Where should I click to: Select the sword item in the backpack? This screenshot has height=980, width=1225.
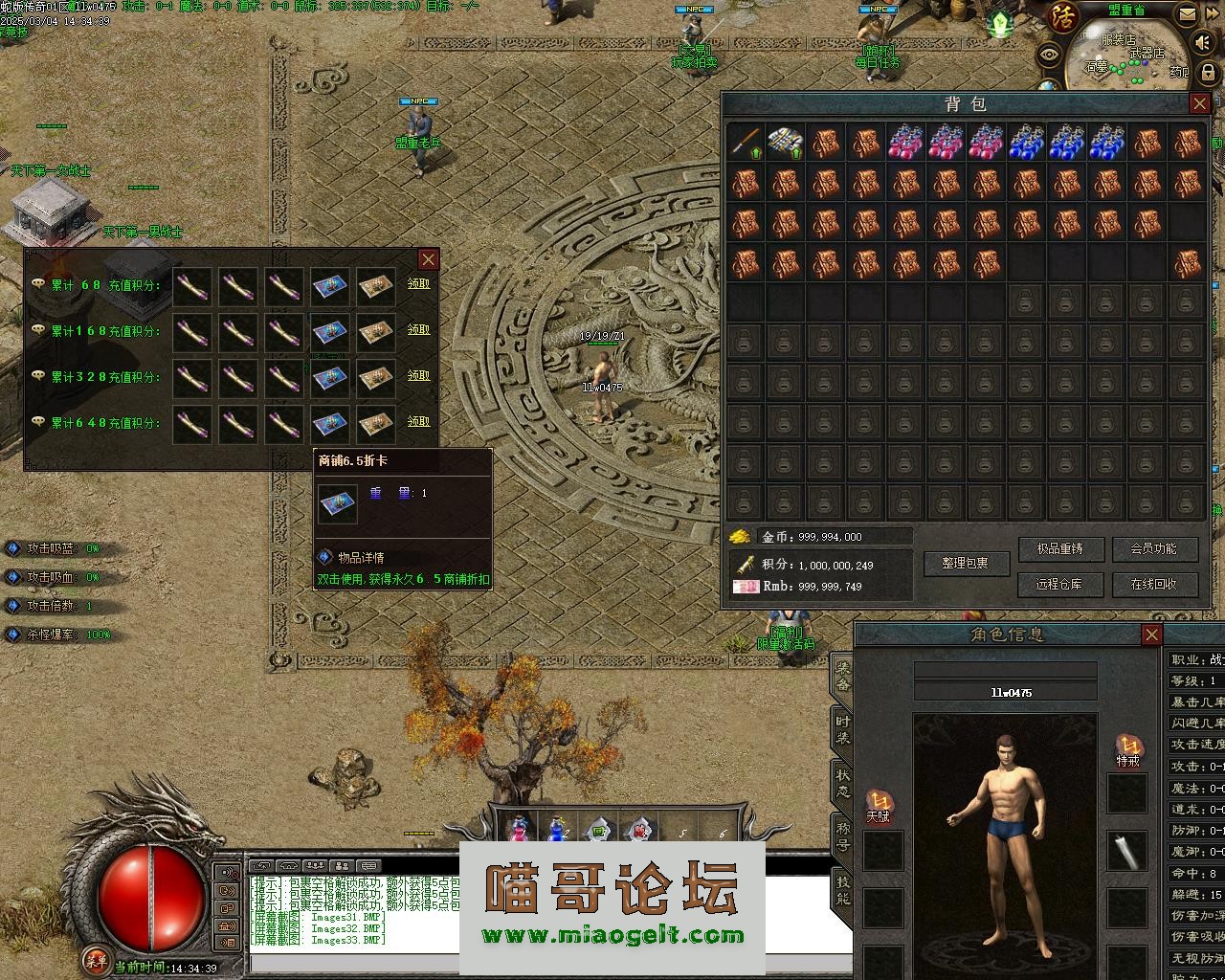(746, 143)
